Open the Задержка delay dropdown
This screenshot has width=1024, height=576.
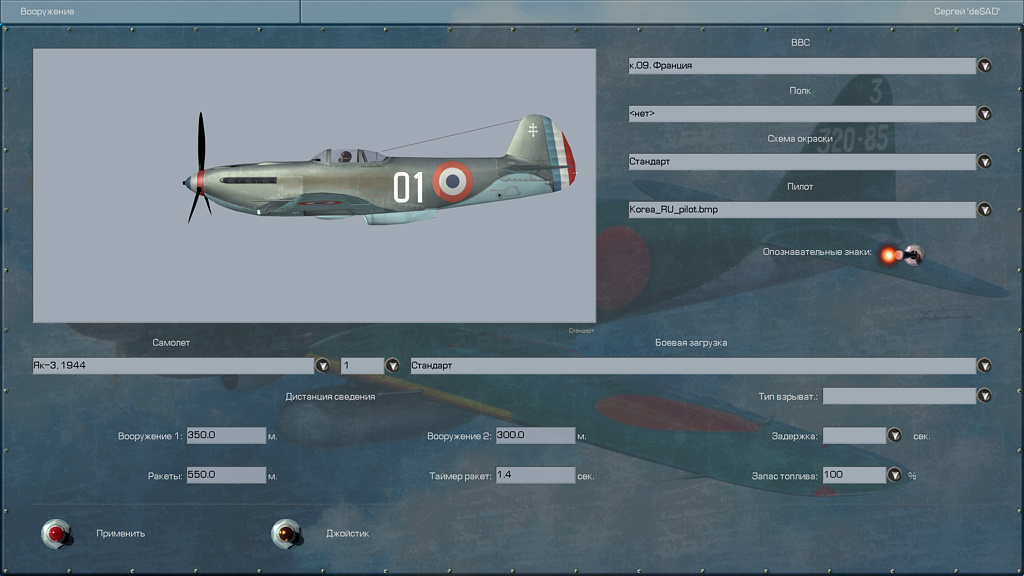click(x=894, y=436)
